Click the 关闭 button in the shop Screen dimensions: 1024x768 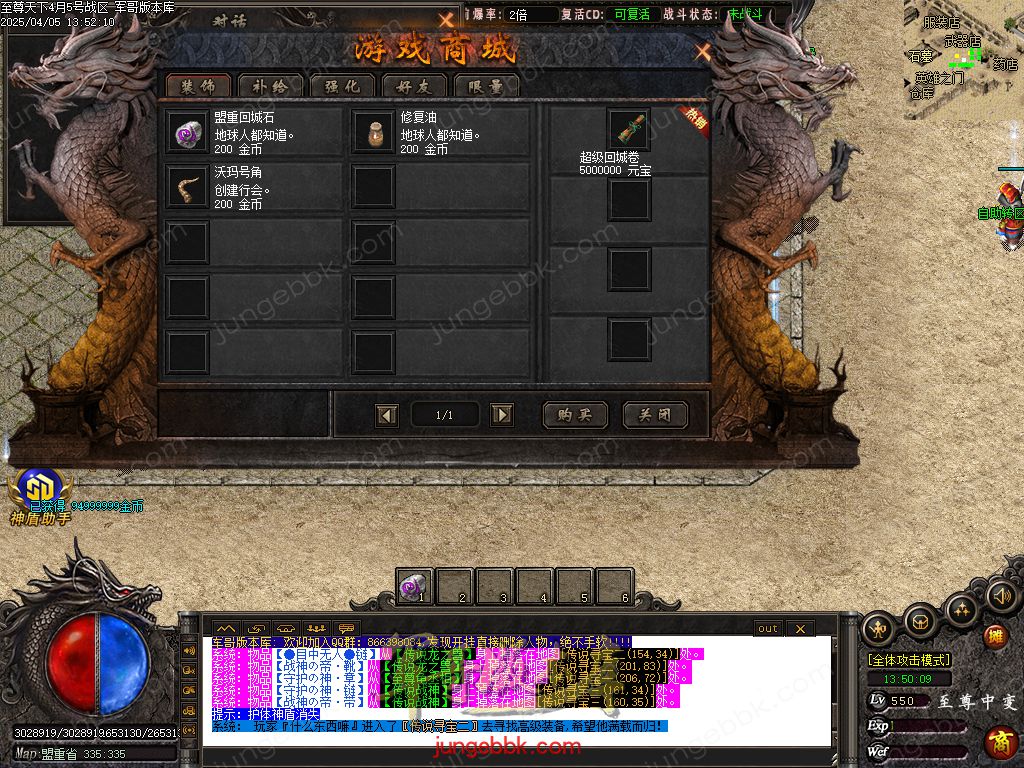coord(655,415)
